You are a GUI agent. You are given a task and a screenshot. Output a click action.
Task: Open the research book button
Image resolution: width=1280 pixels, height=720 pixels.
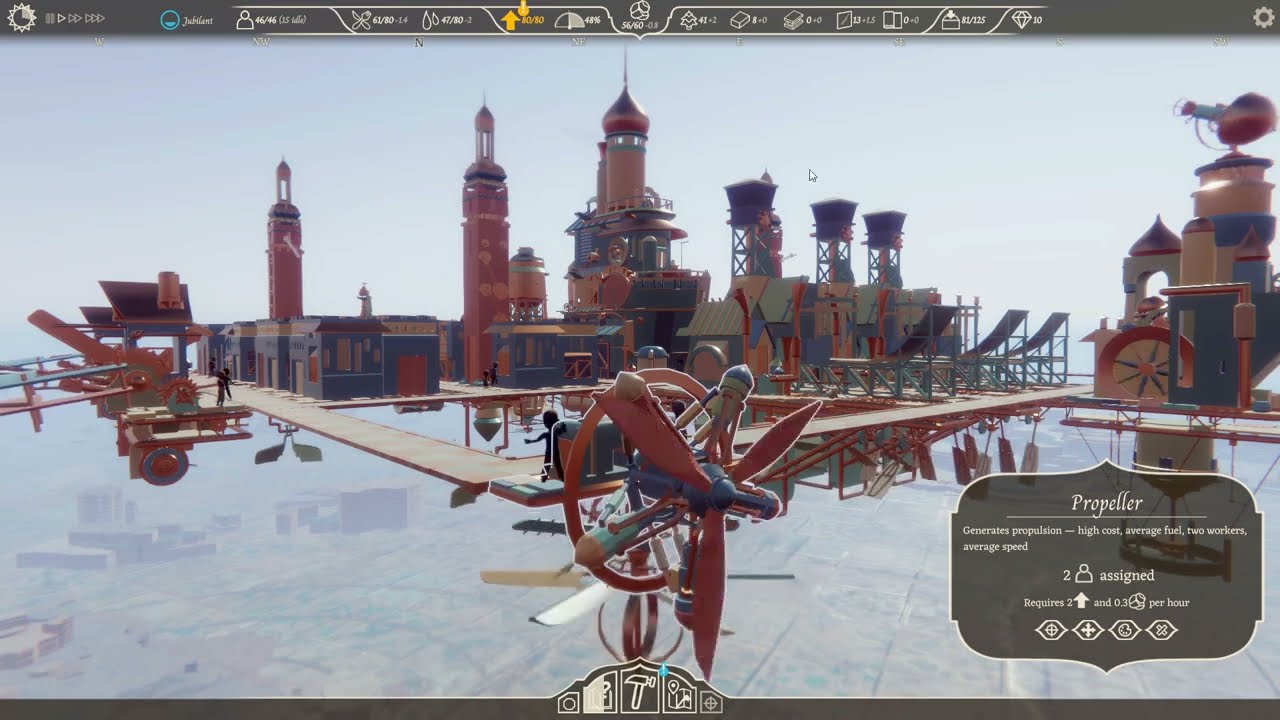600,695
